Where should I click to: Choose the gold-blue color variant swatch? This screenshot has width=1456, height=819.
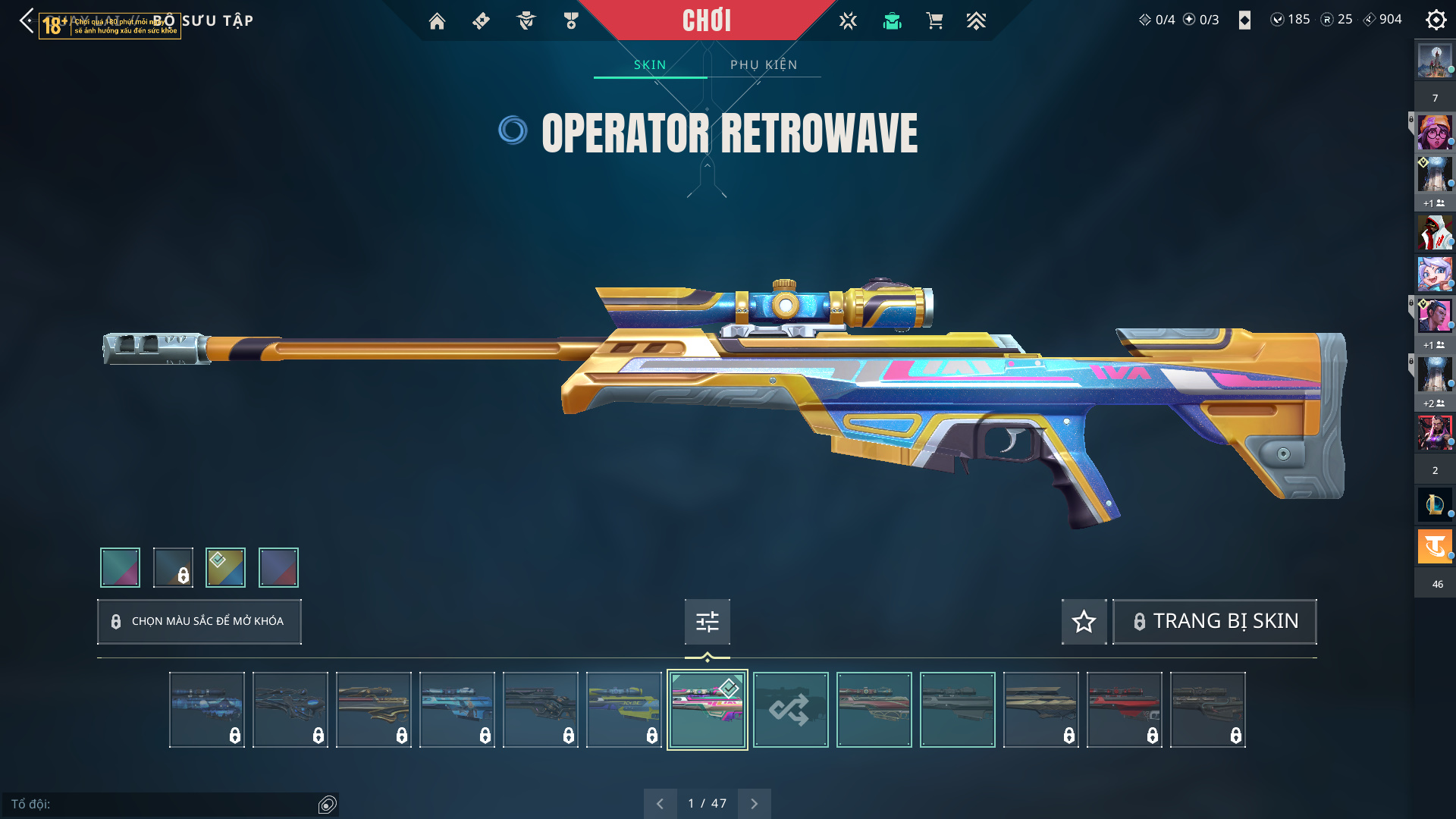pyautogui.click(x=225, y=567)
